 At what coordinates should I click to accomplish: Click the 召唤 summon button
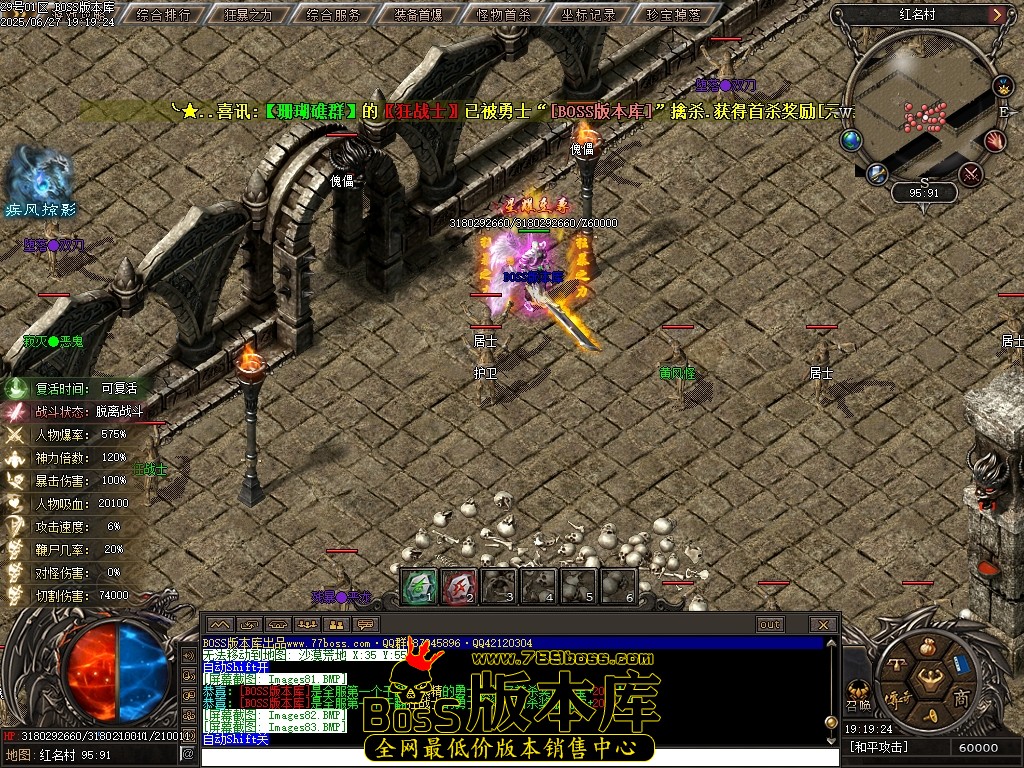click(858, 692)
